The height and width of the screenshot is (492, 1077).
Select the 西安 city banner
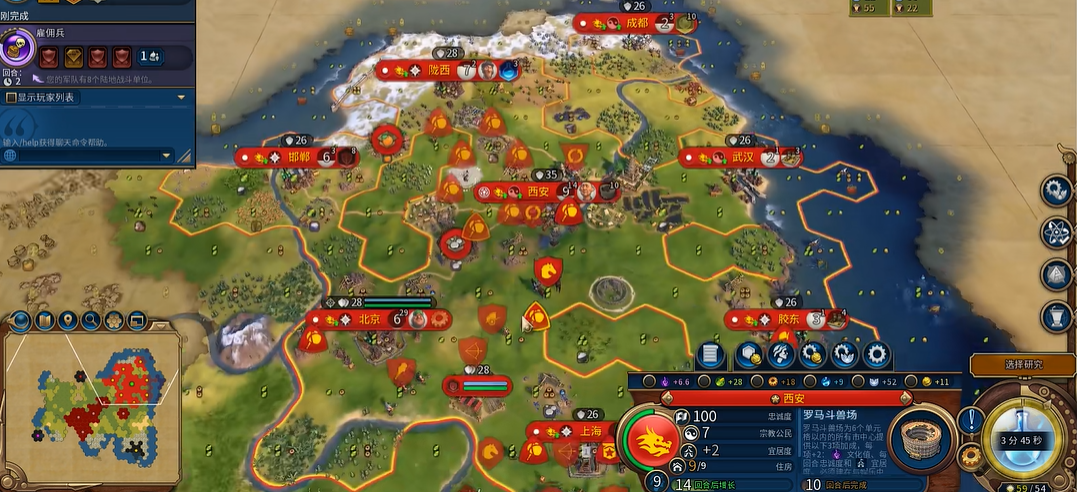click(x=538, y=191)
